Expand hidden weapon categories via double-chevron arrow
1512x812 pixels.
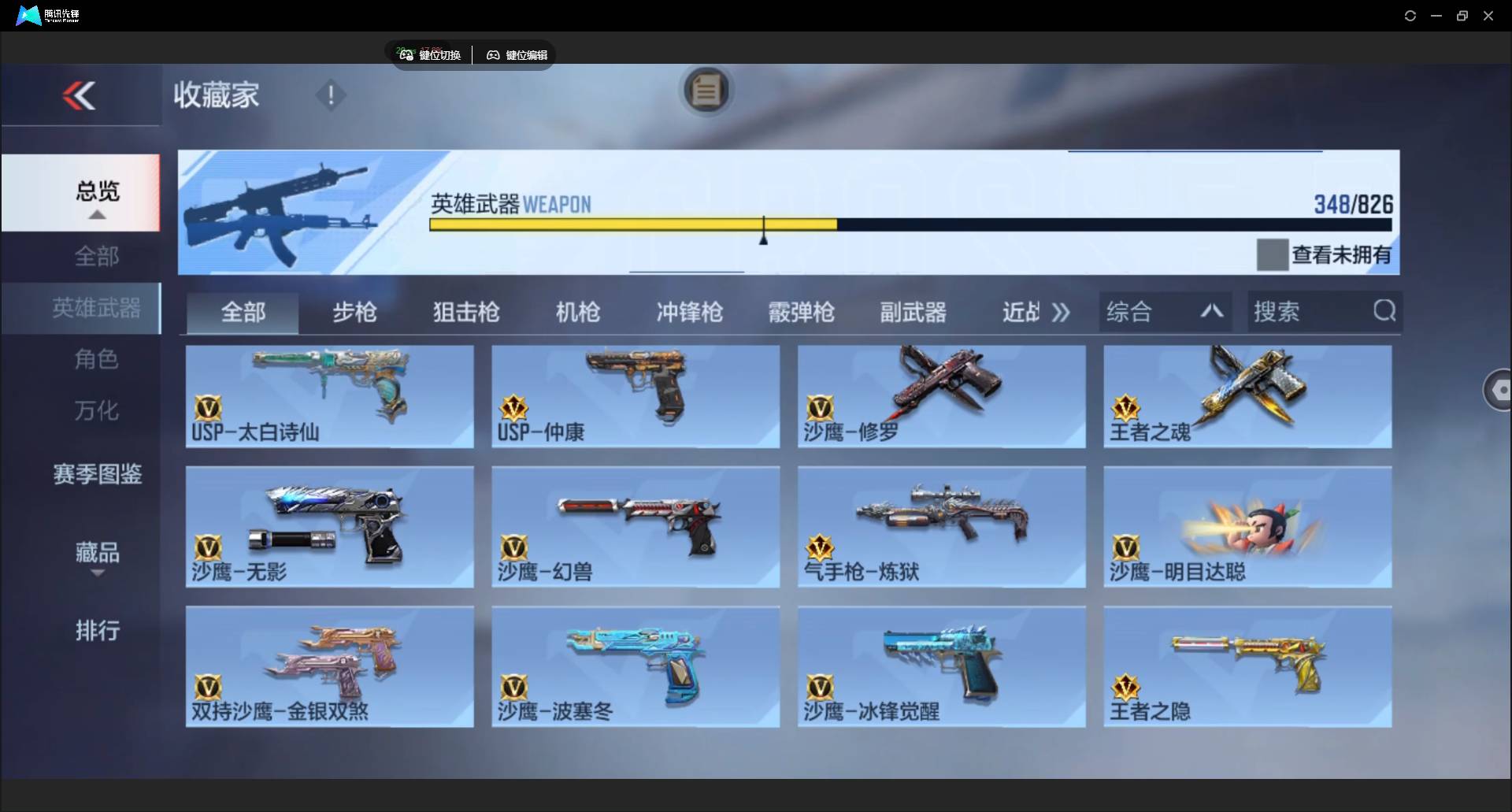coord(1061,312)
